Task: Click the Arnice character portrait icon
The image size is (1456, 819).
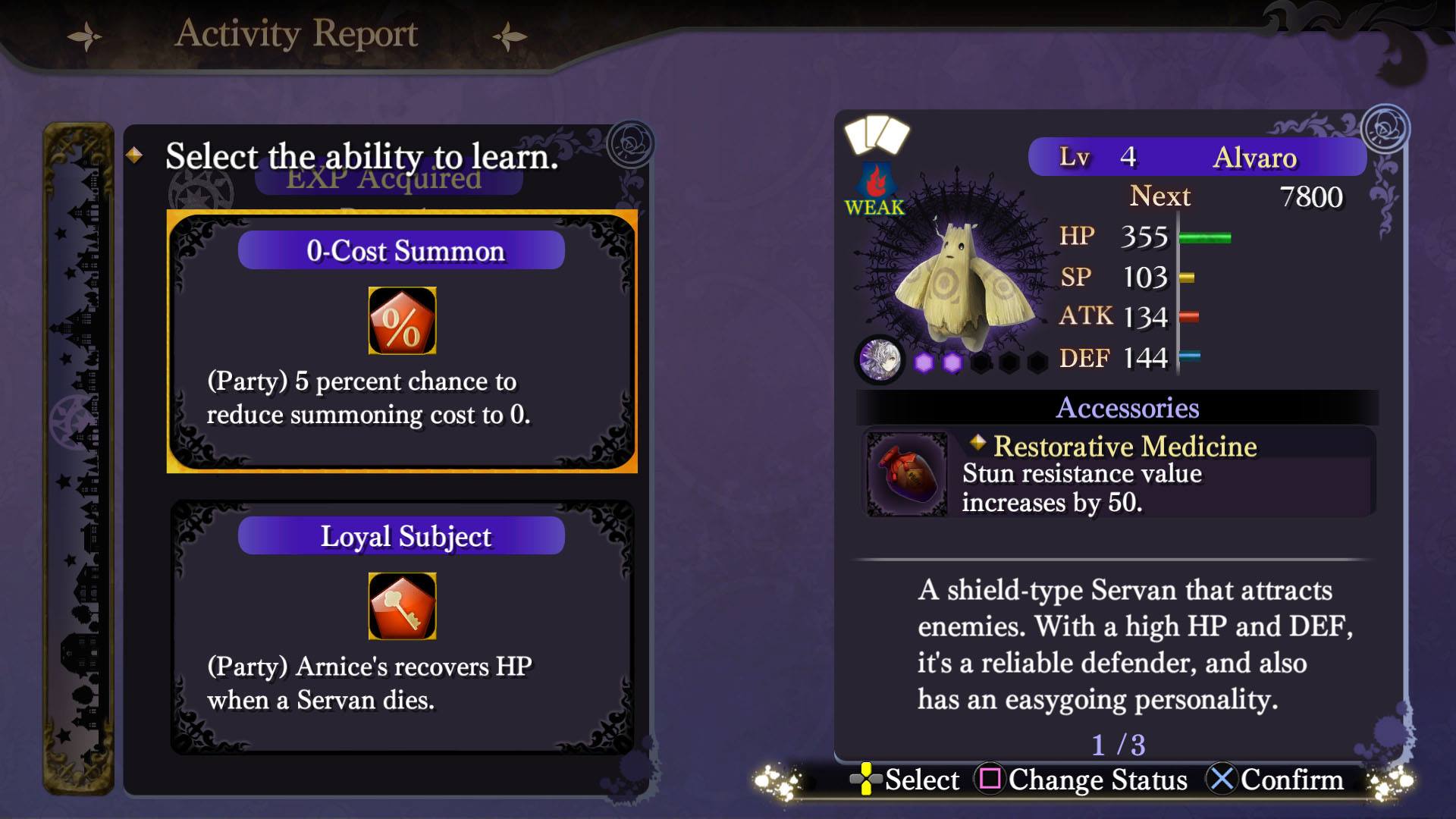Action: [880, 359]
